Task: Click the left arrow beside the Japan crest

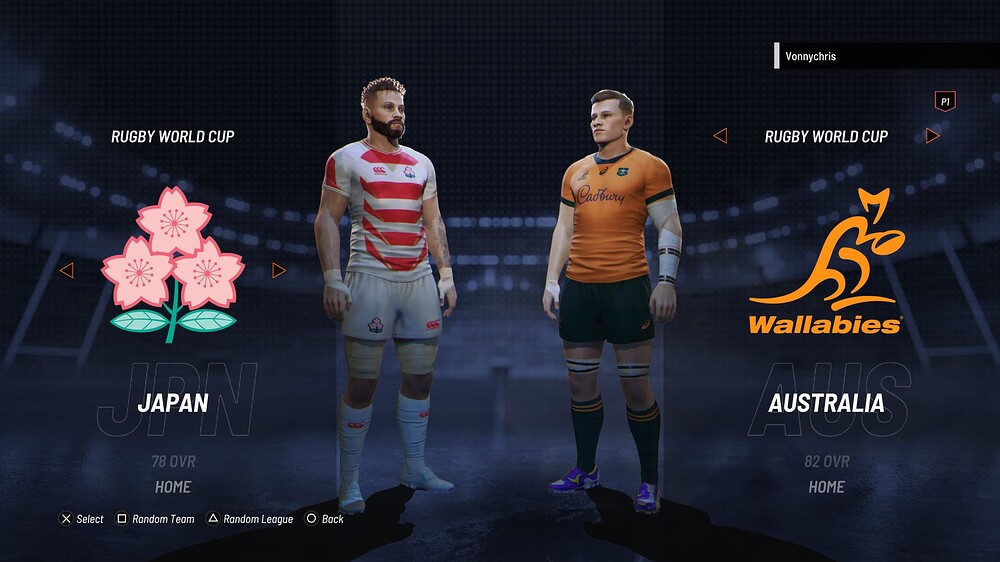Action: [67, 270]
